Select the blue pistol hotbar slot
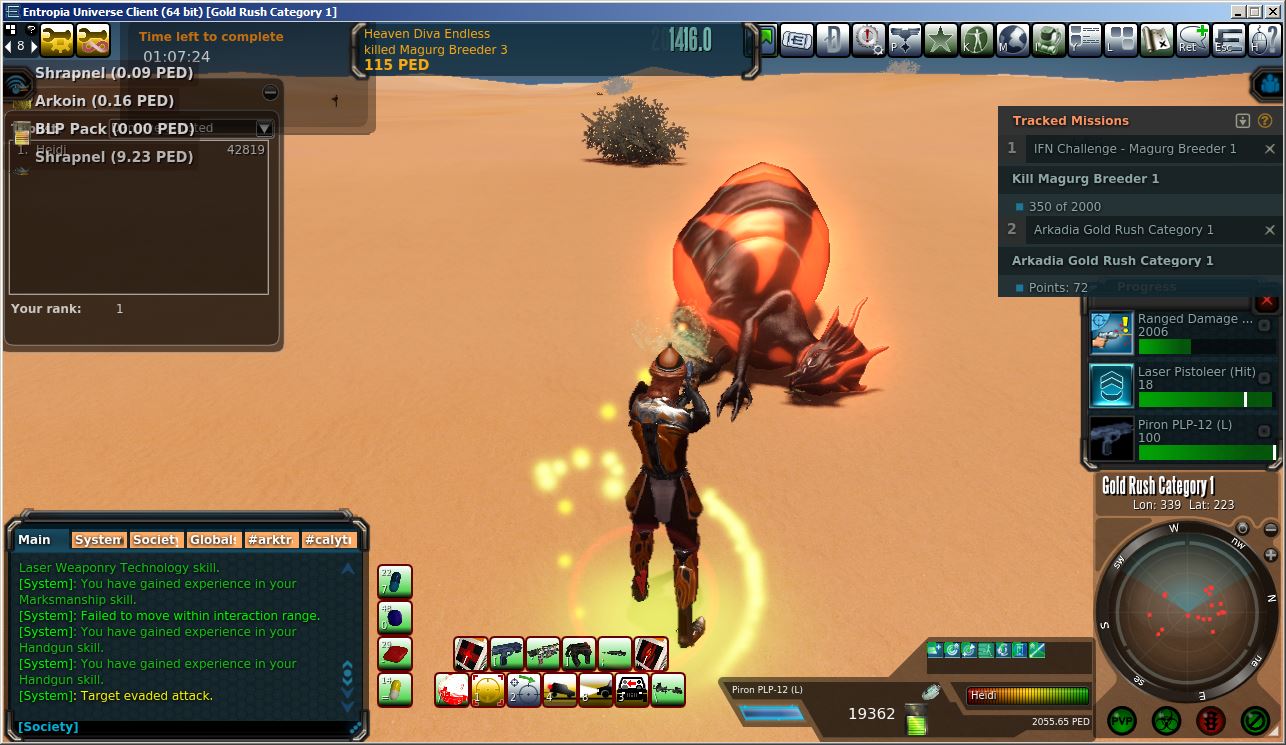Screen dimensions: 1286x745 (507, 653)
